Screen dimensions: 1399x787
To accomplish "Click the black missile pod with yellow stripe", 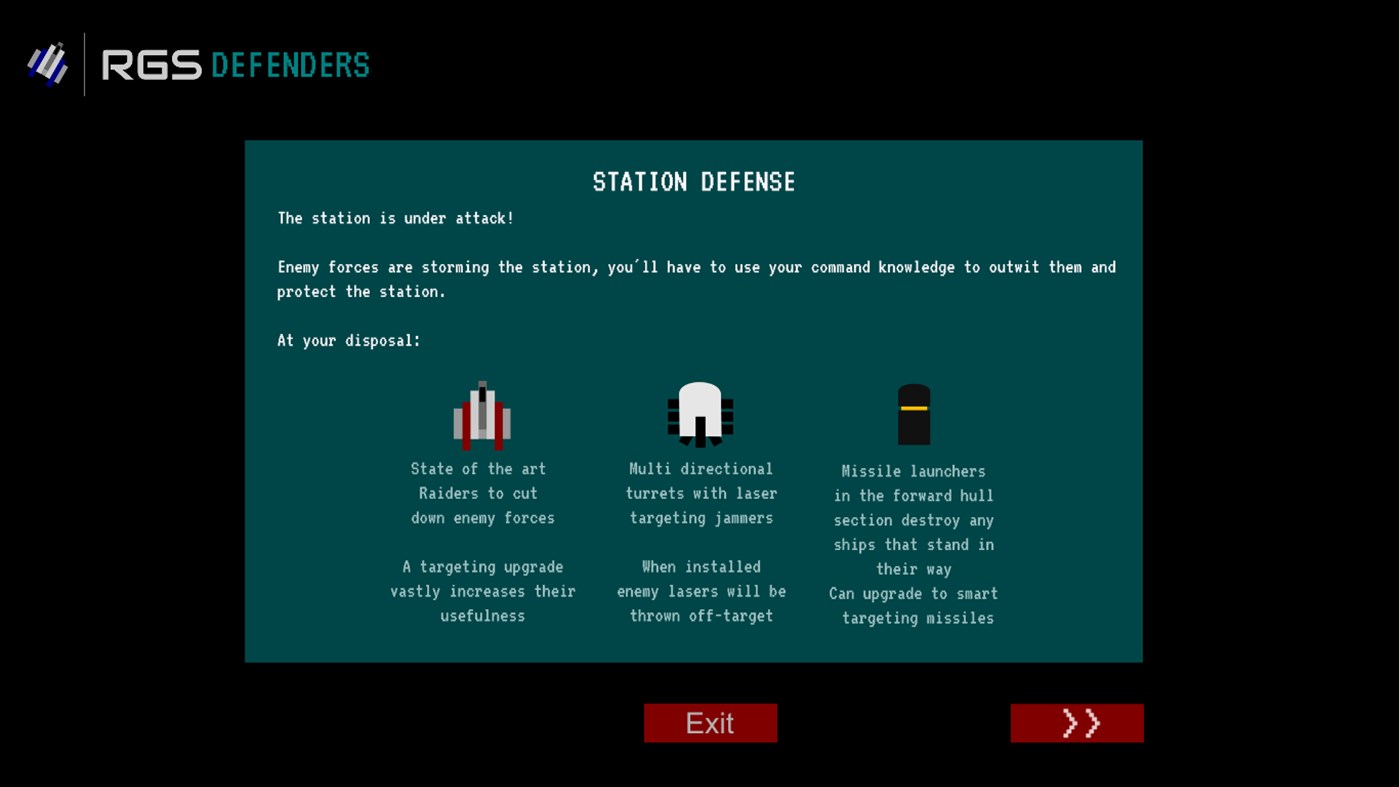I will (x=913, y=412).
